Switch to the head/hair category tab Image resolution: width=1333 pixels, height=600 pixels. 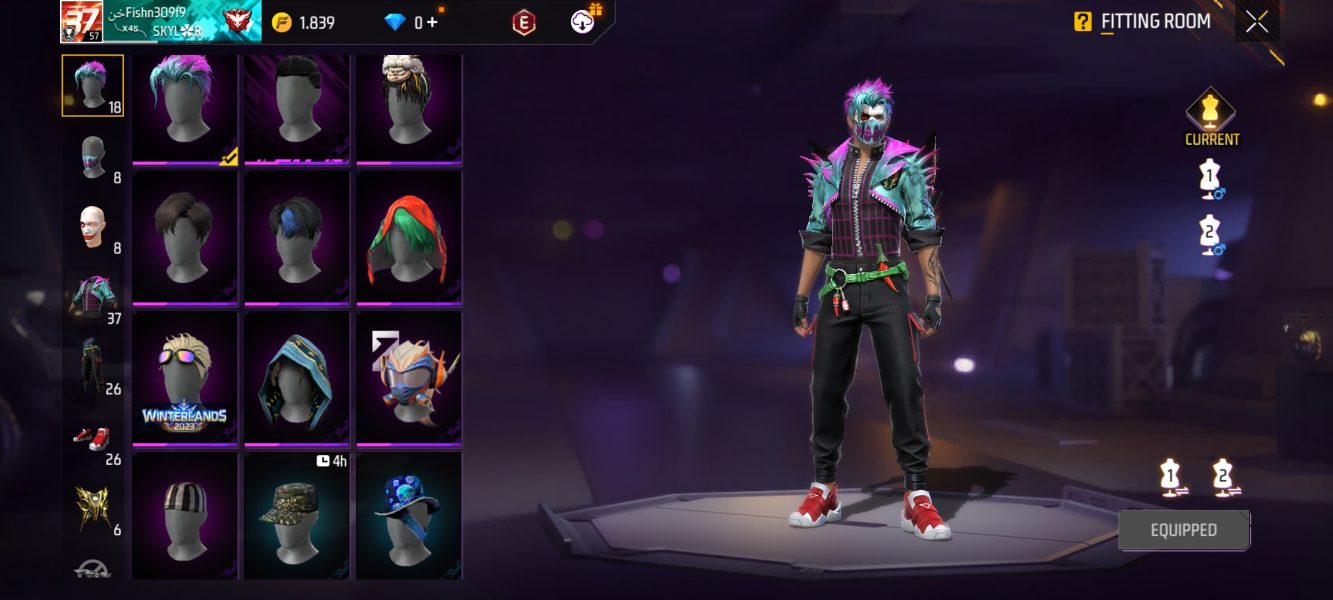click(92, 85)
